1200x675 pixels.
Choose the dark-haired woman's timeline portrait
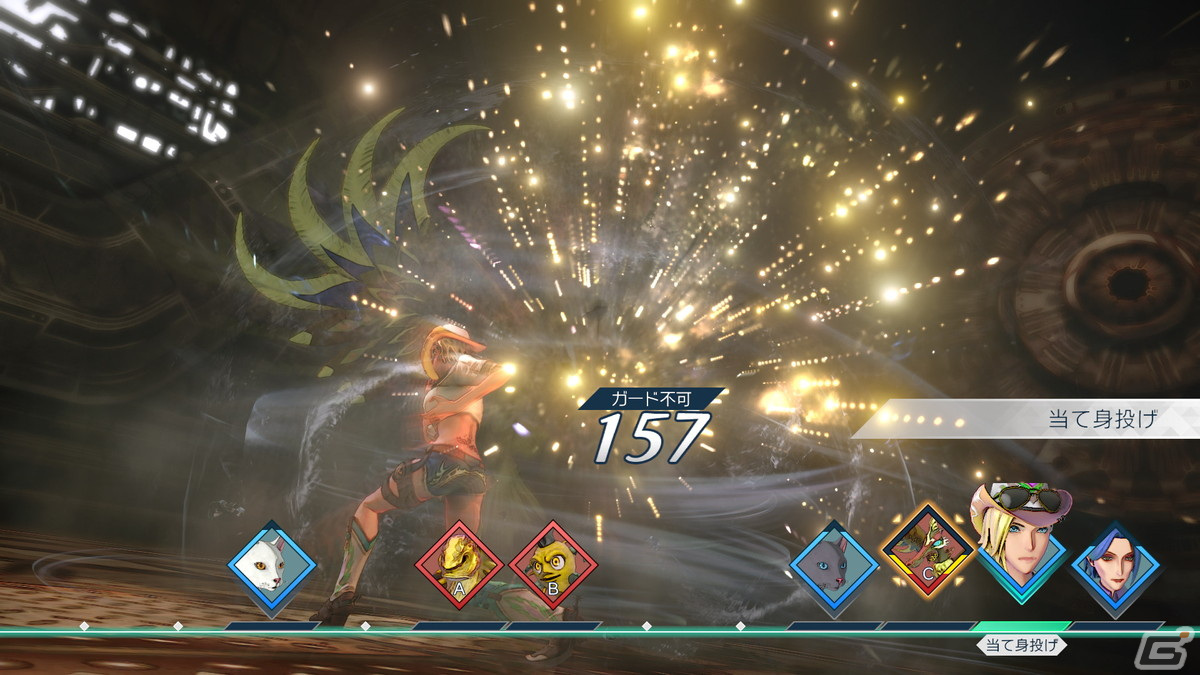tap(1115, 566)
